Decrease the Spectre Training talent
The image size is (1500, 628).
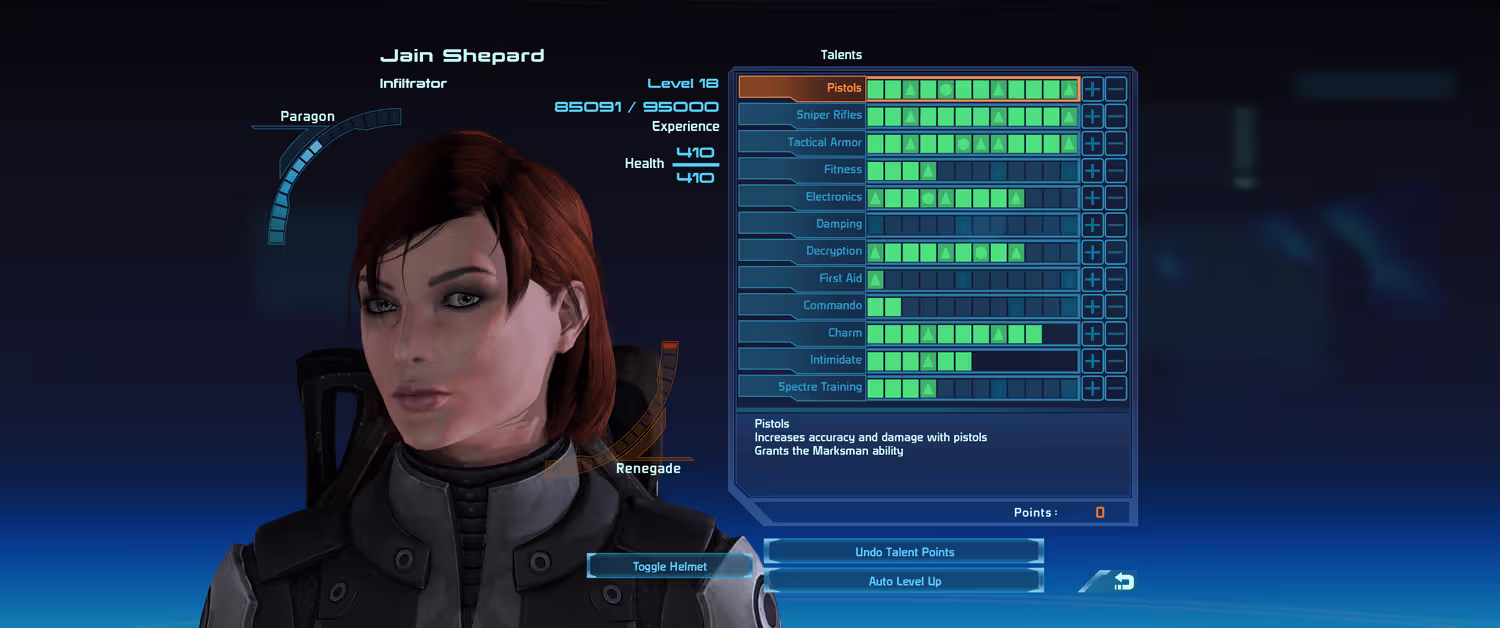click(1116, 388)
